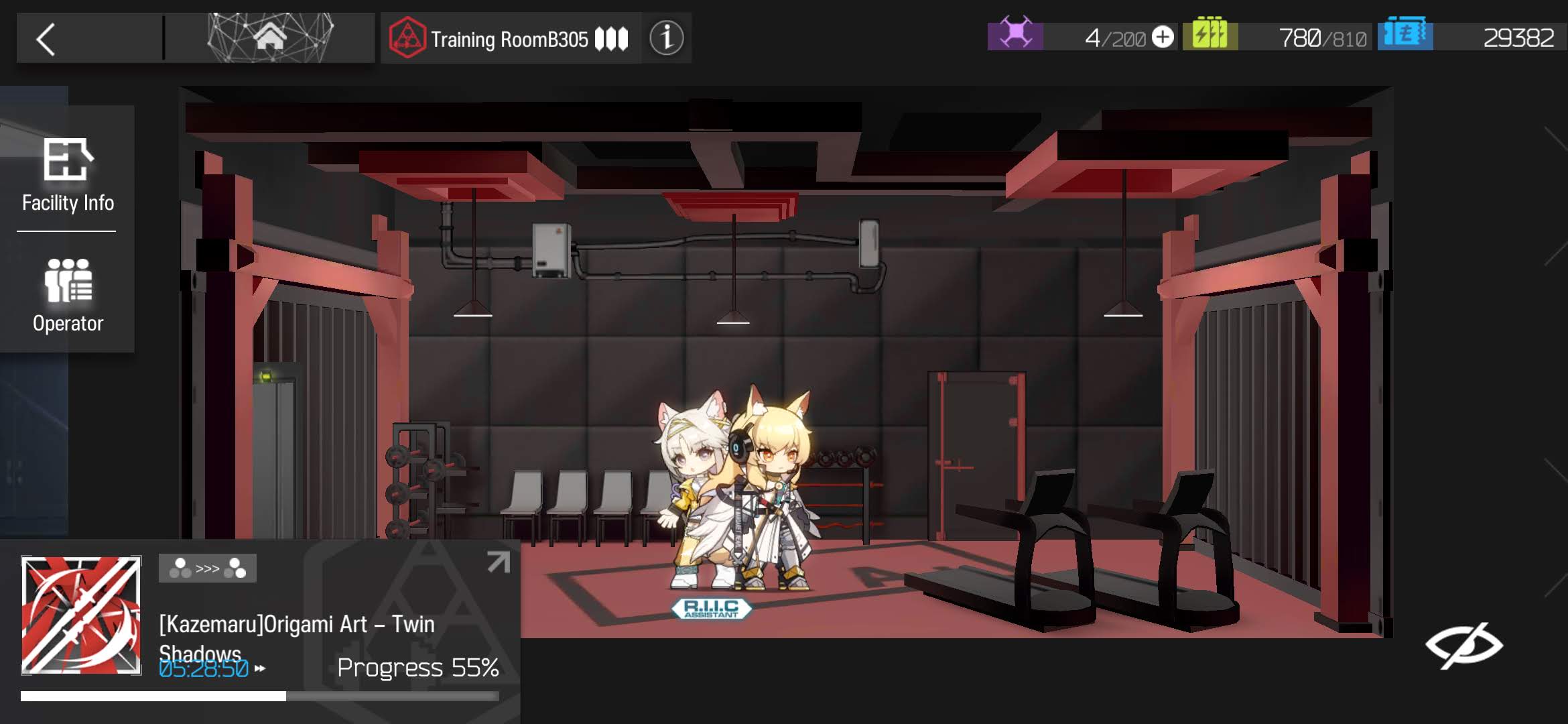Image resolution: width=1568 pixels, height=724 pixels.
Task: Hide the interface with the eye icon
Action: (1463, 646)
